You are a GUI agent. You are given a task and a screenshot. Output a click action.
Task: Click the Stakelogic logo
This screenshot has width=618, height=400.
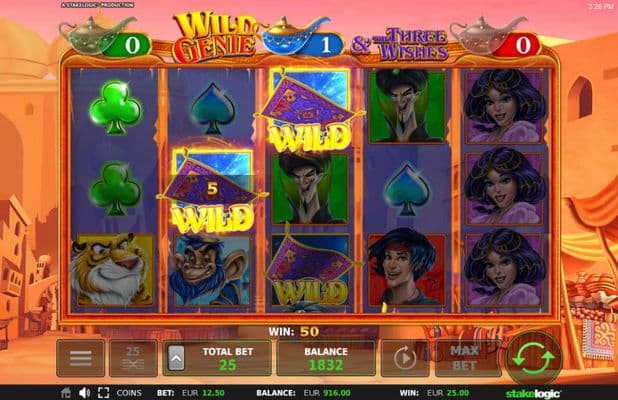[x=578, y=392]
